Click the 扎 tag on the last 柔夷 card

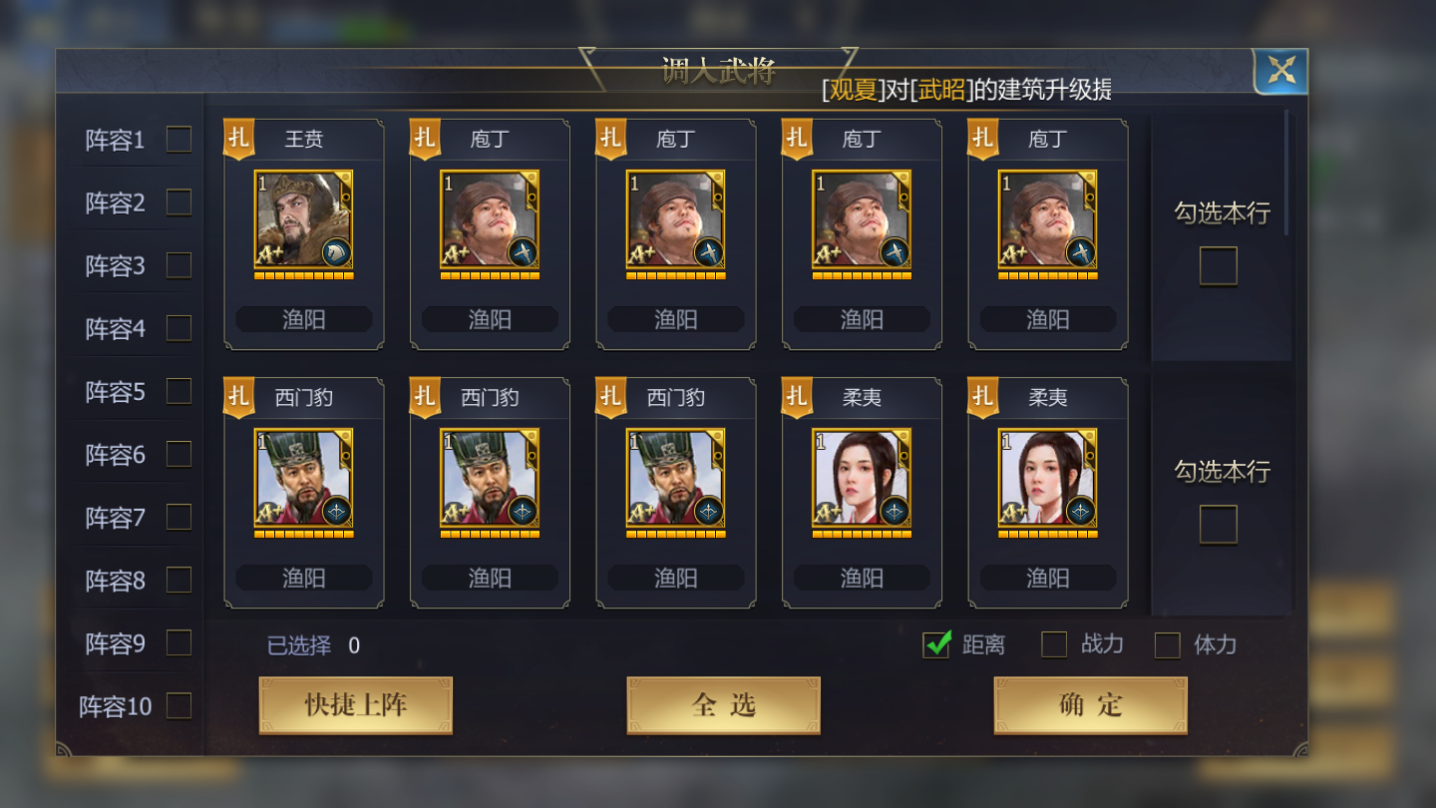click(982, 397)
